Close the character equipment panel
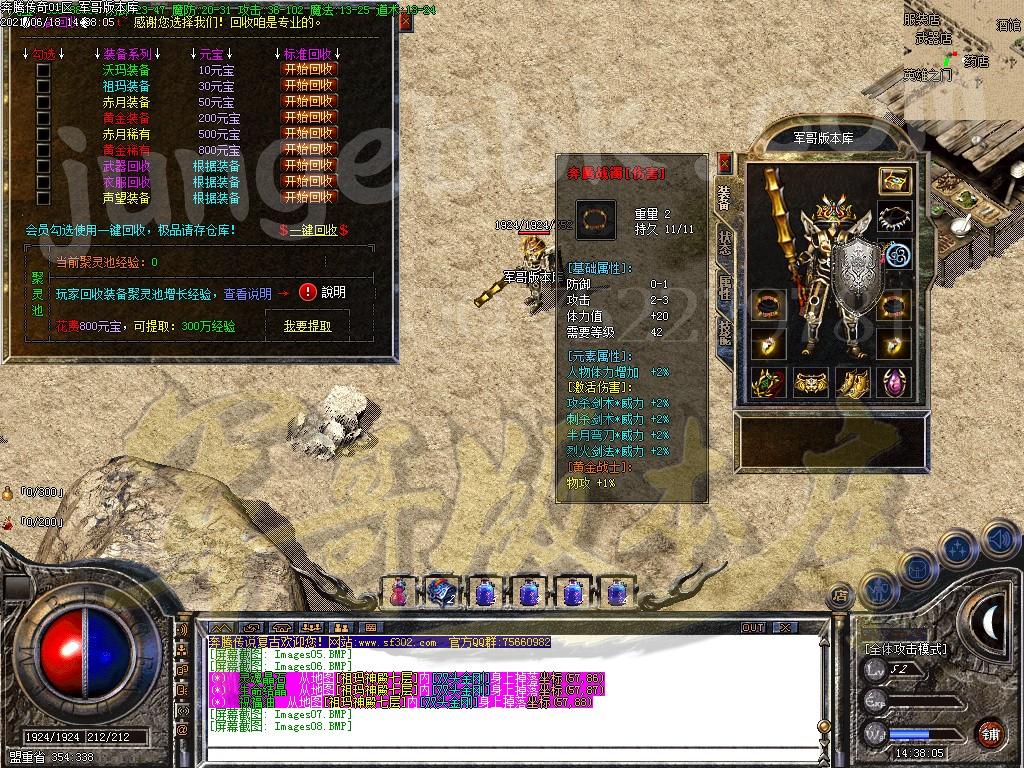1024x768 pixels. tap(725, 163)
